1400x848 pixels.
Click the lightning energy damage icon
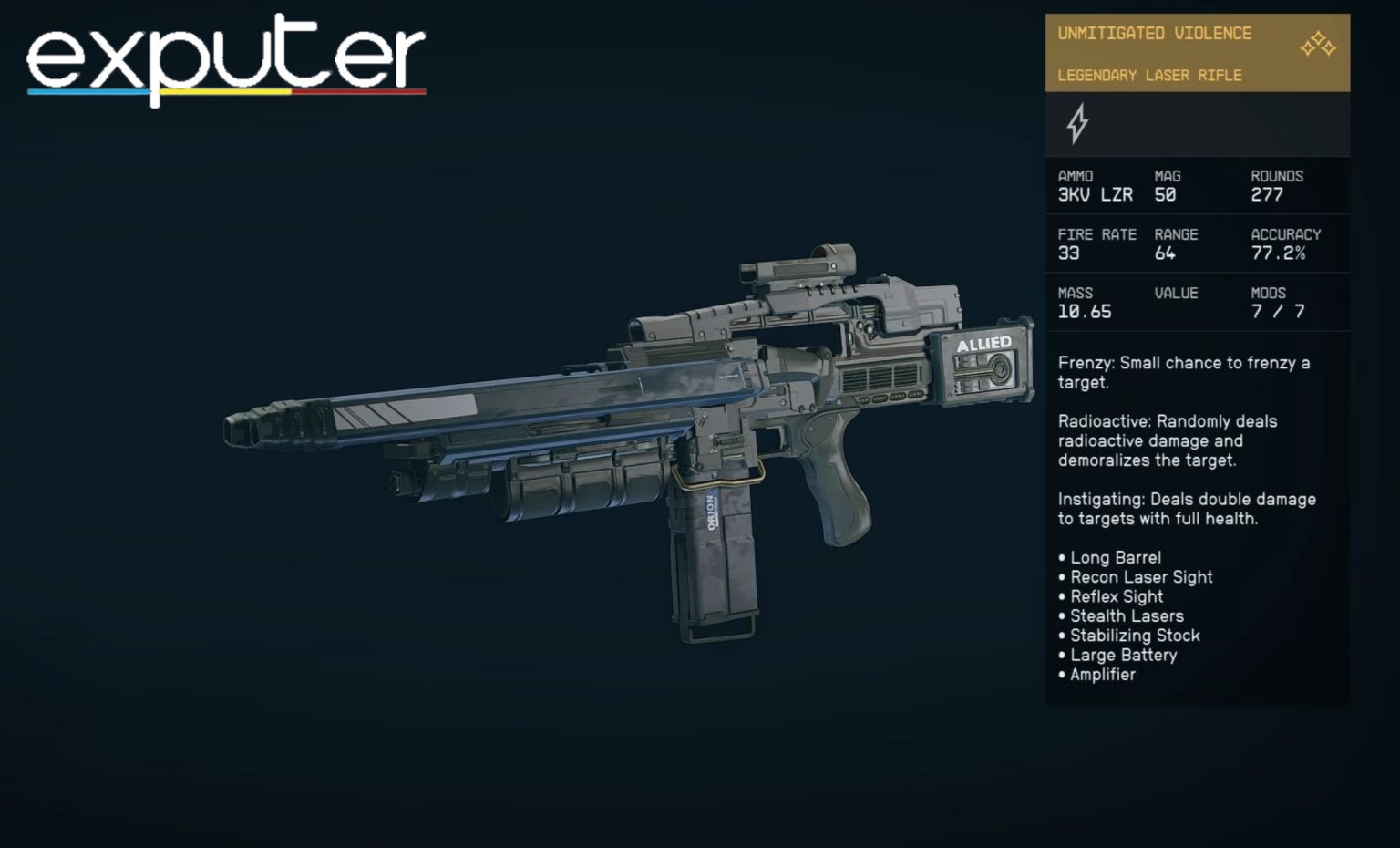(1079, 124)
